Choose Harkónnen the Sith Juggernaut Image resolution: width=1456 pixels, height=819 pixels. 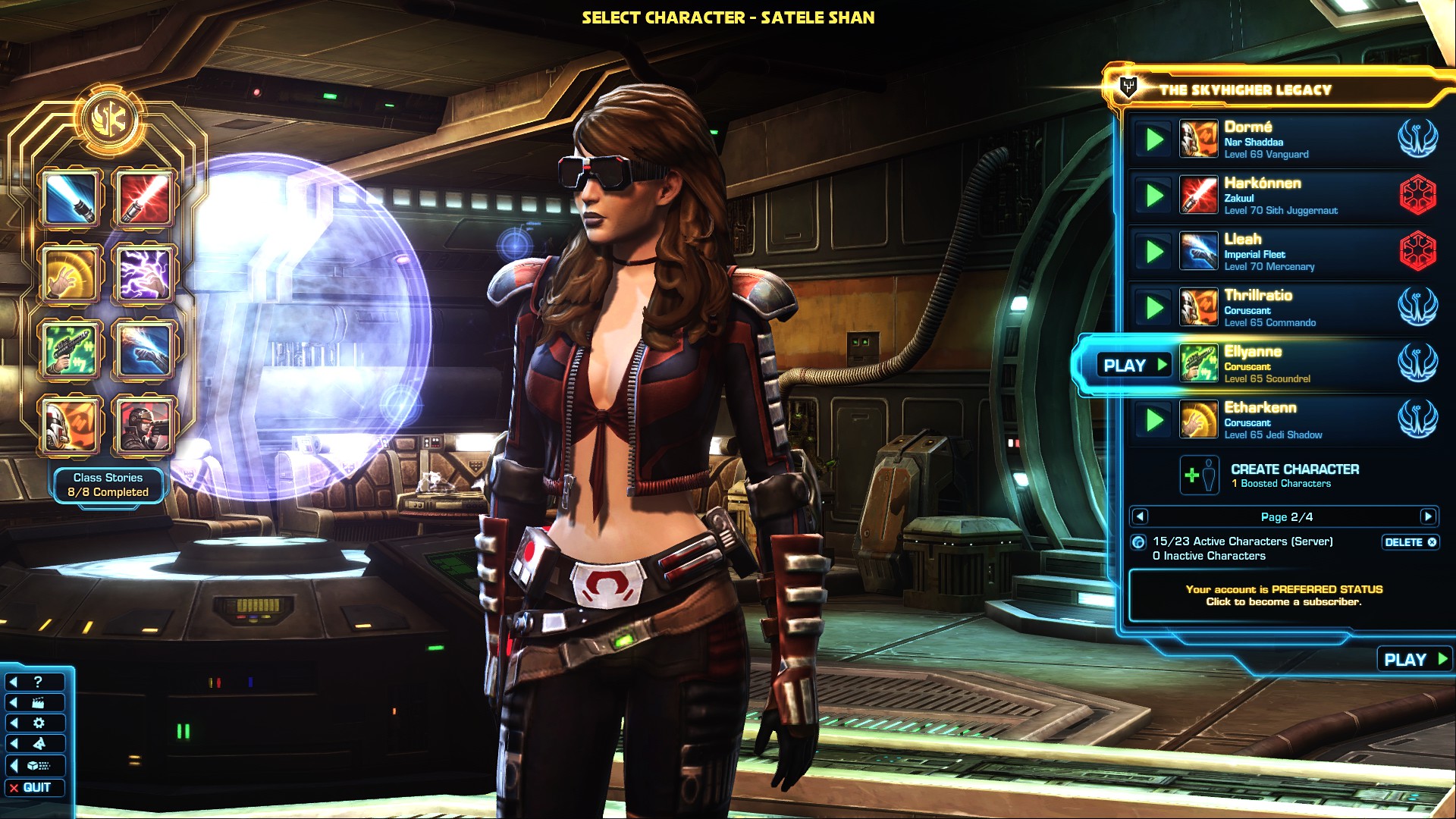pos(1282,196)
